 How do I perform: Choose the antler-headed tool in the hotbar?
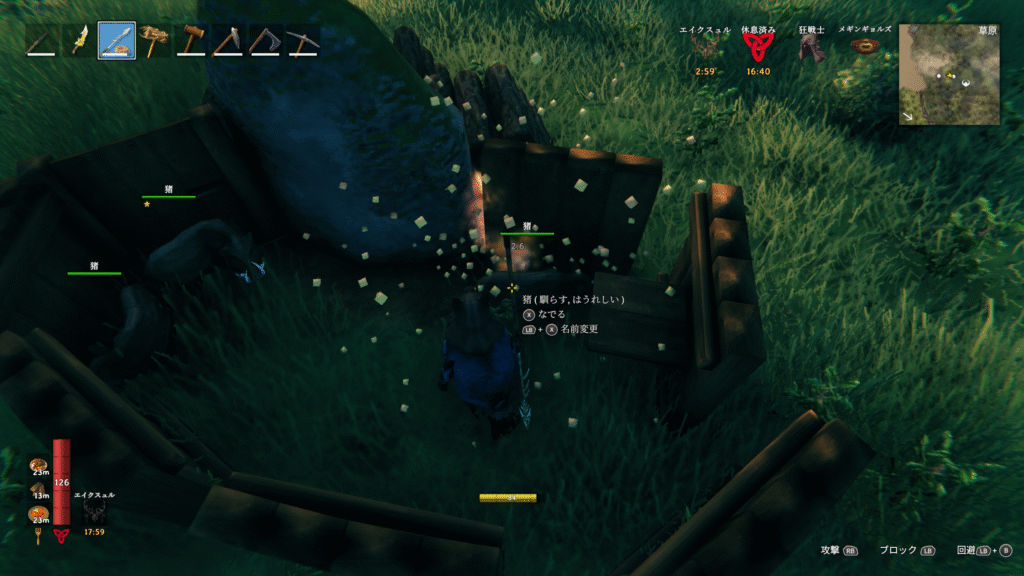click(154, 40)
